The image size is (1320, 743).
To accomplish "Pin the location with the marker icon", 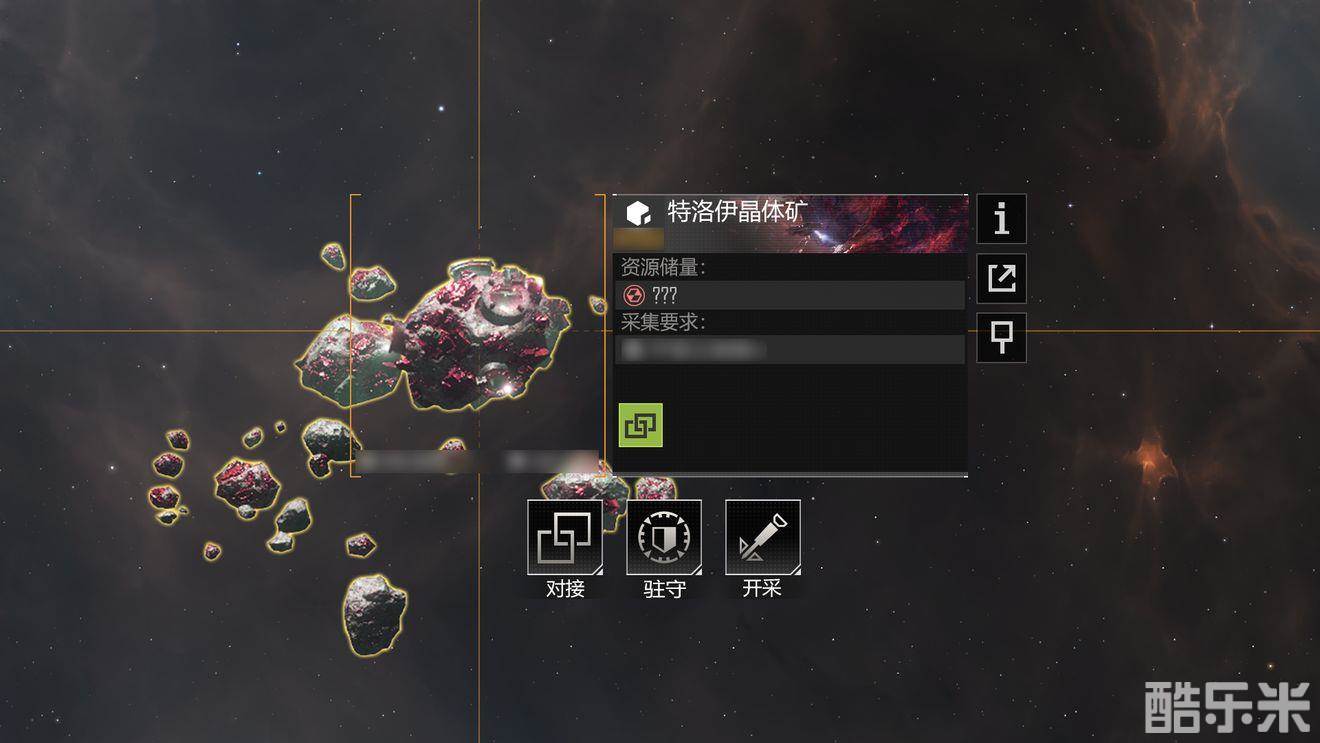I will click(1001, 338).
